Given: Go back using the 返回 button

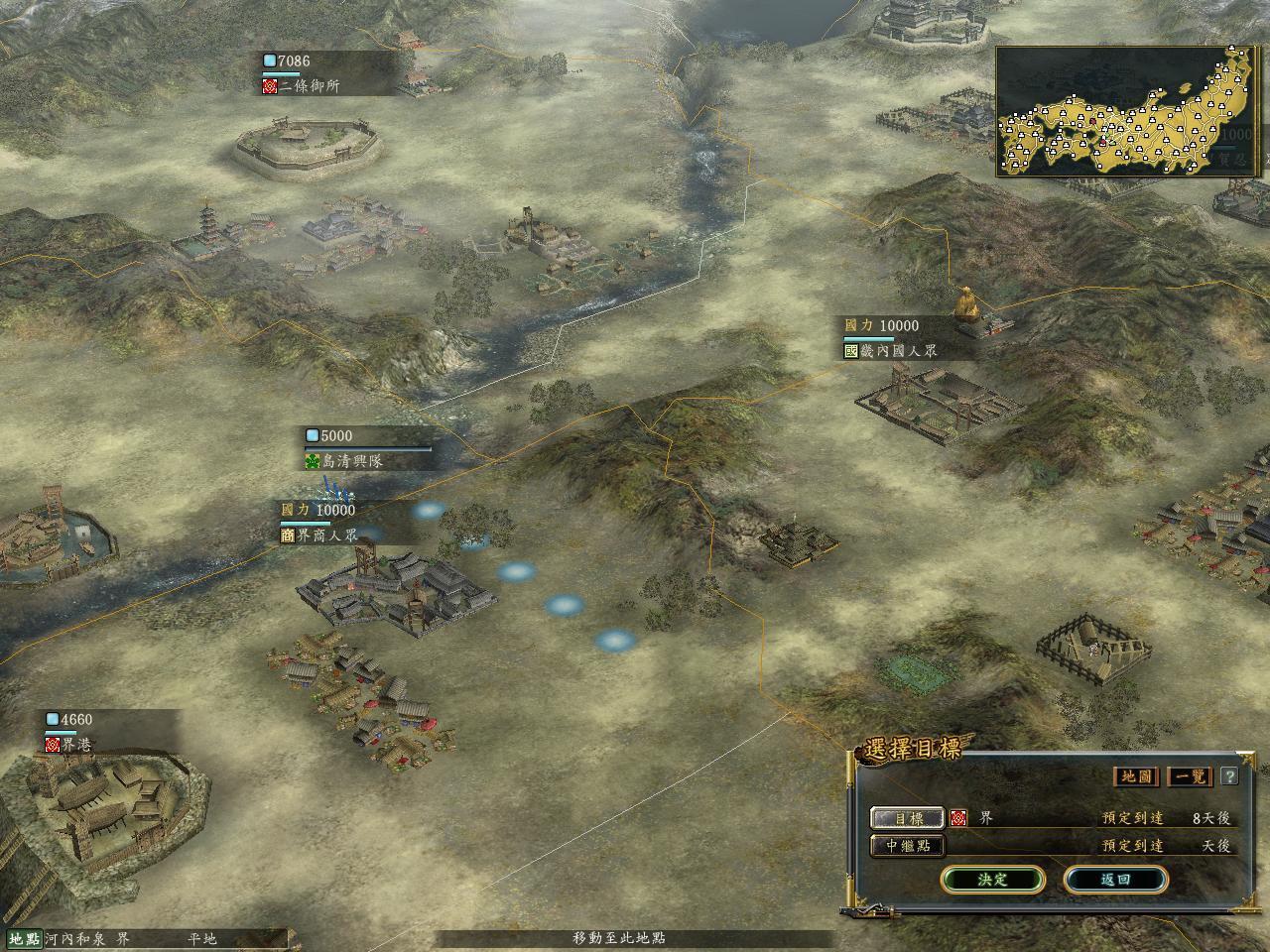Looking at the screenshot, I should (x=1115, y=880).
